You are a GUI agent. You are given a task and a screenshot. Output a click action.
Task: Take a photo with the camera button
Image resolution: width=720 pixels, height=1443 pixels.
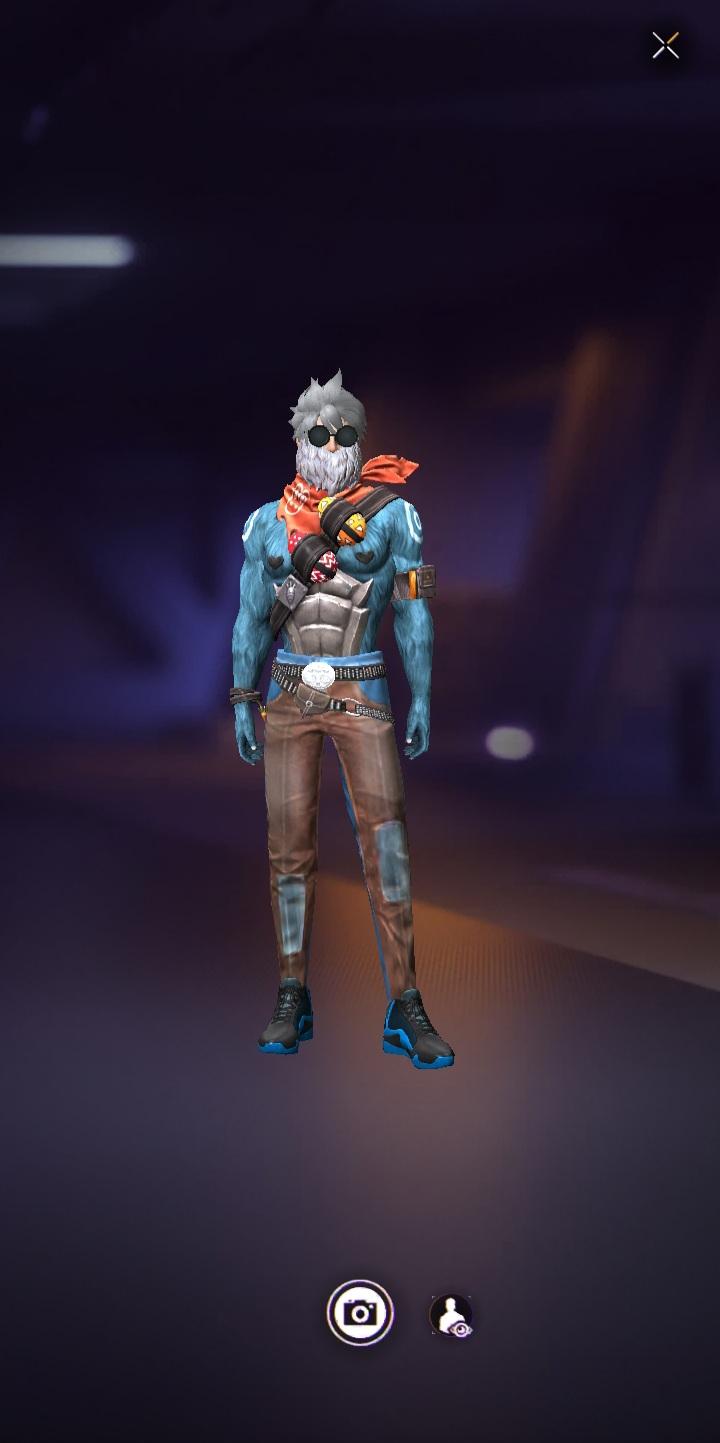[360, 1312]
